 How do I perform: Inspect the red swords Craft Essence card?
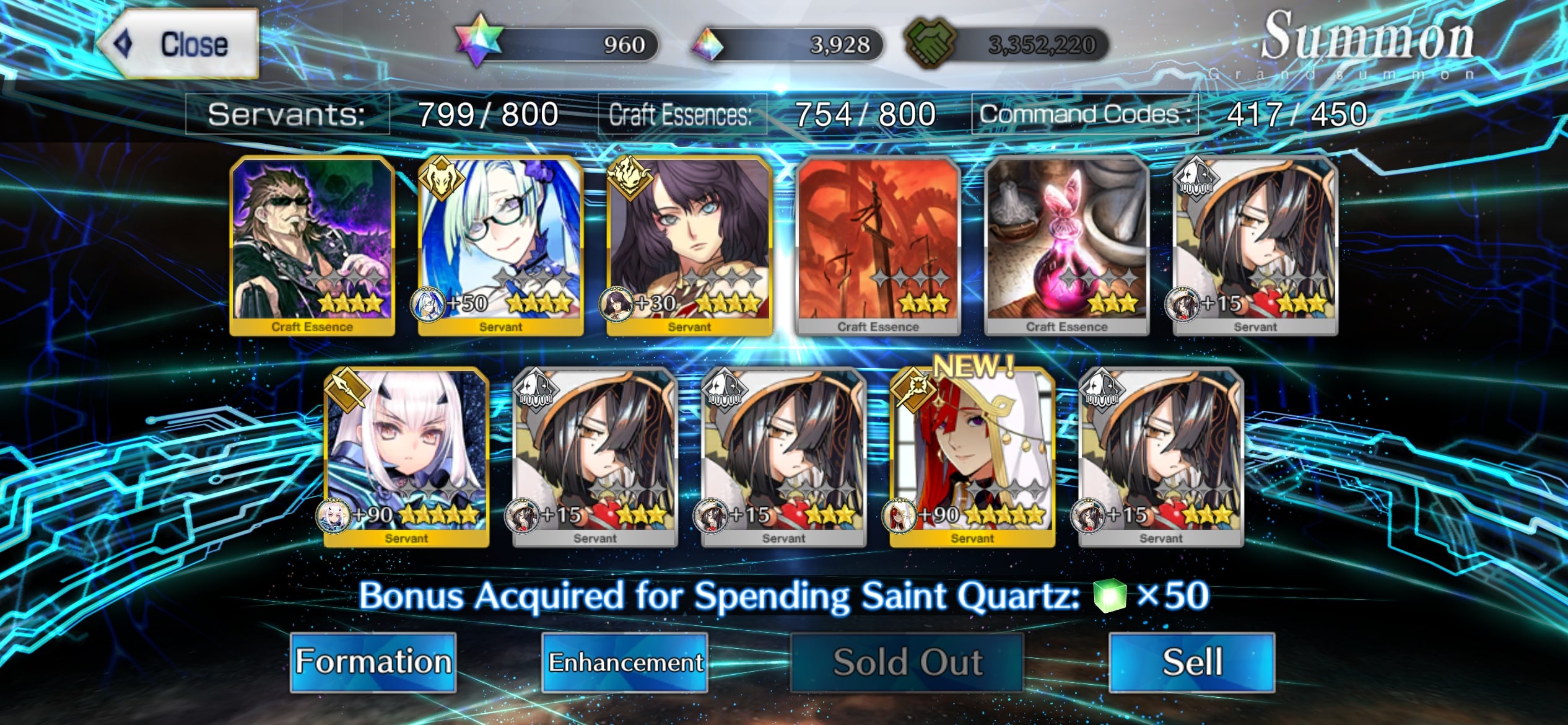point(878,247)
